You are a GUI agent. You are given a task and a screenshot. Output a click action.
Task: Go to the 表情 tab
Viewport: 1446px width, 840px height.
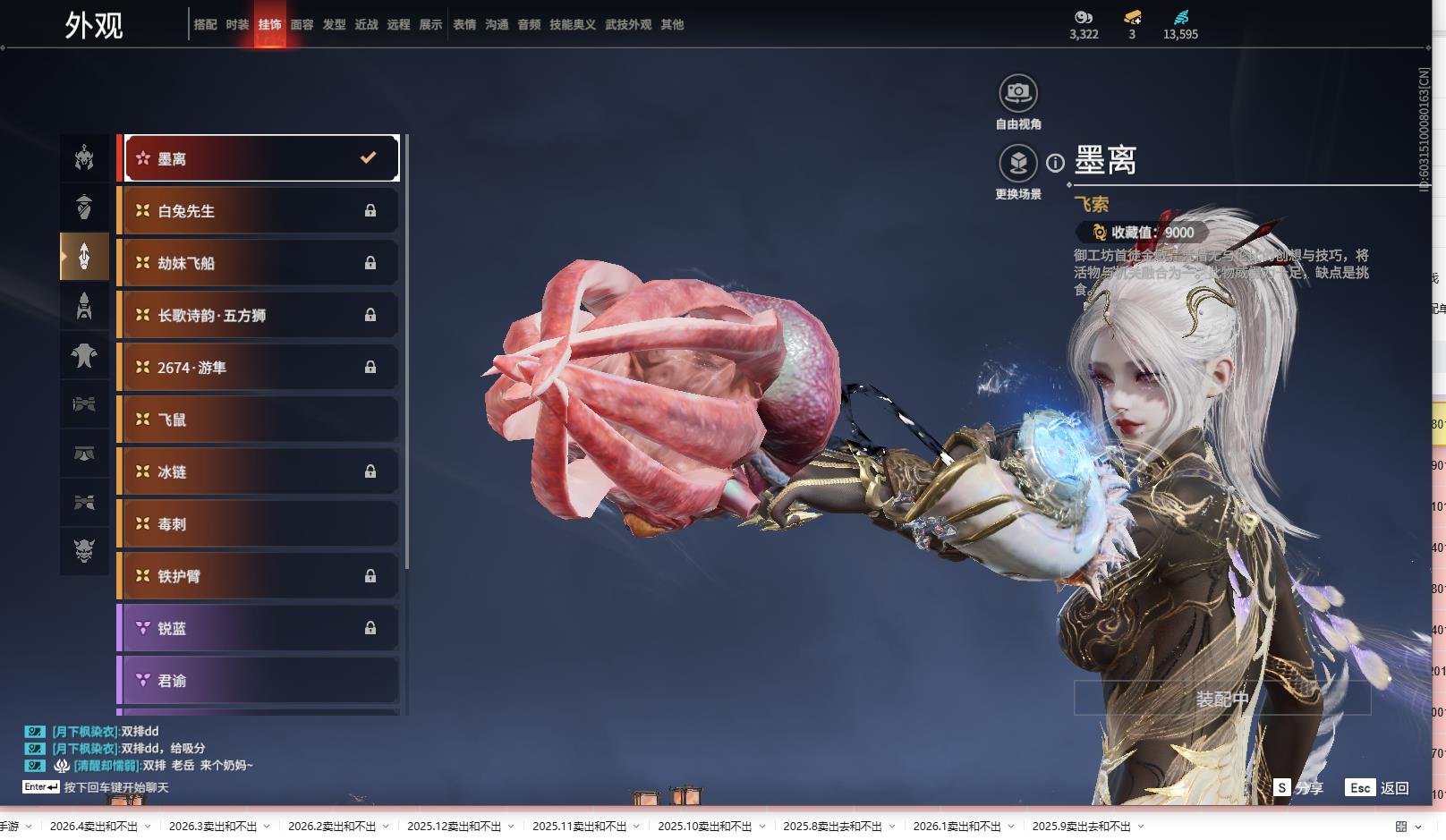[464, 25]
